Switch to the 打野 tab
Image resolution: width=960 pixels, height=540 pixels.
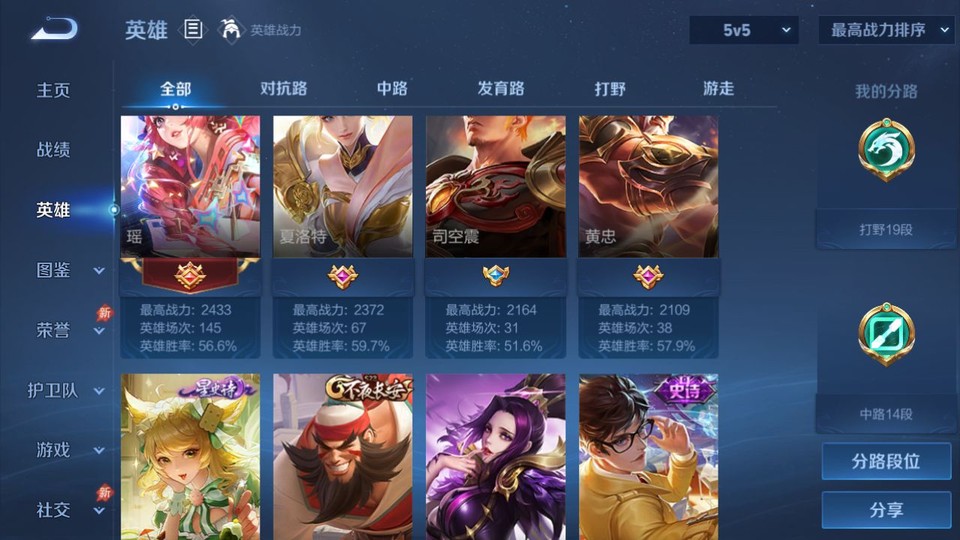tap(610, 89)
